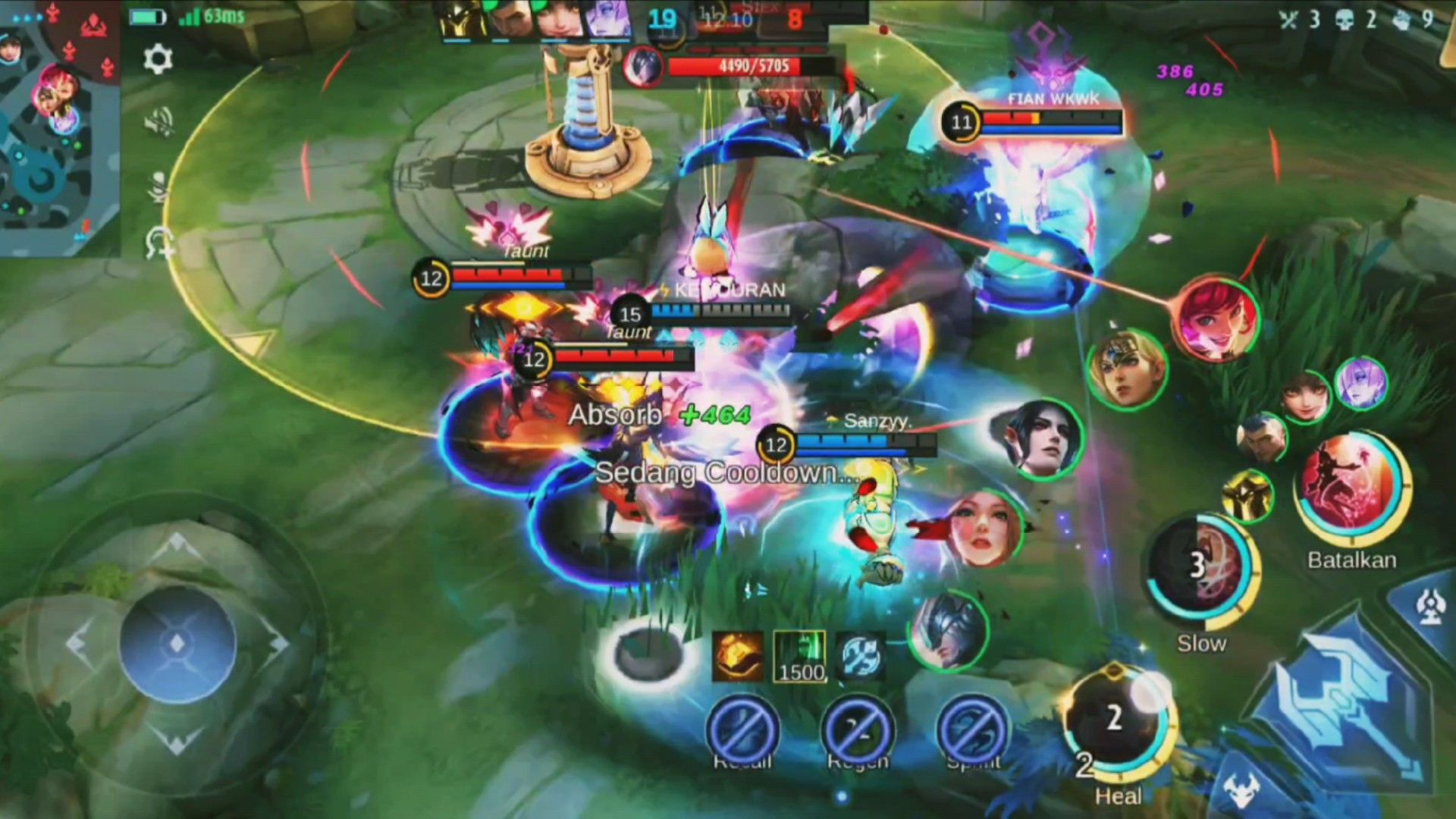1456x819 pixels.
Task: Click the minimap
Action: (59, 129)
